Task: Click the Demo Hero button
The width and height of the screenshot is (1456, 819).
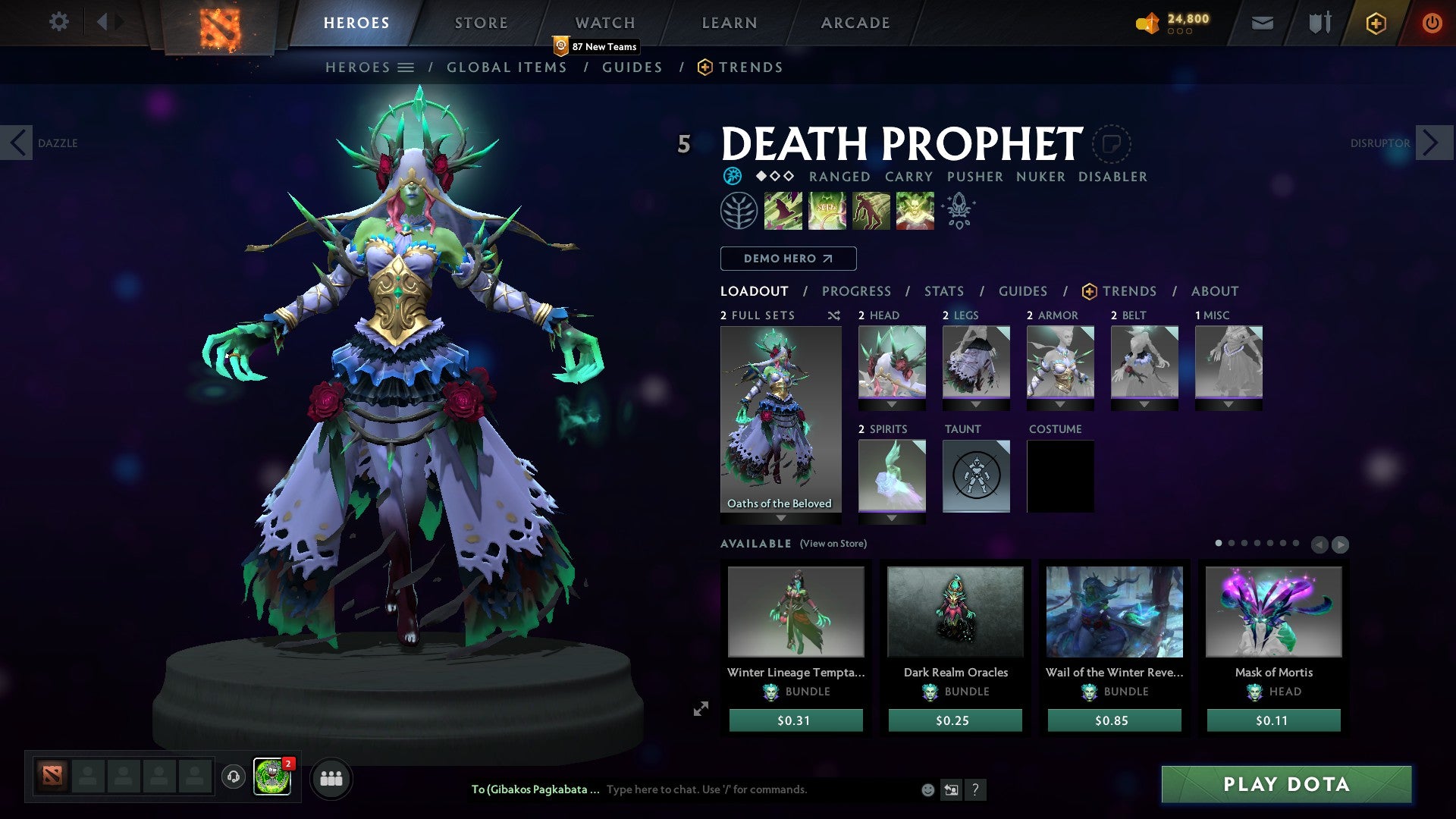Action: (x=787, y=258)
